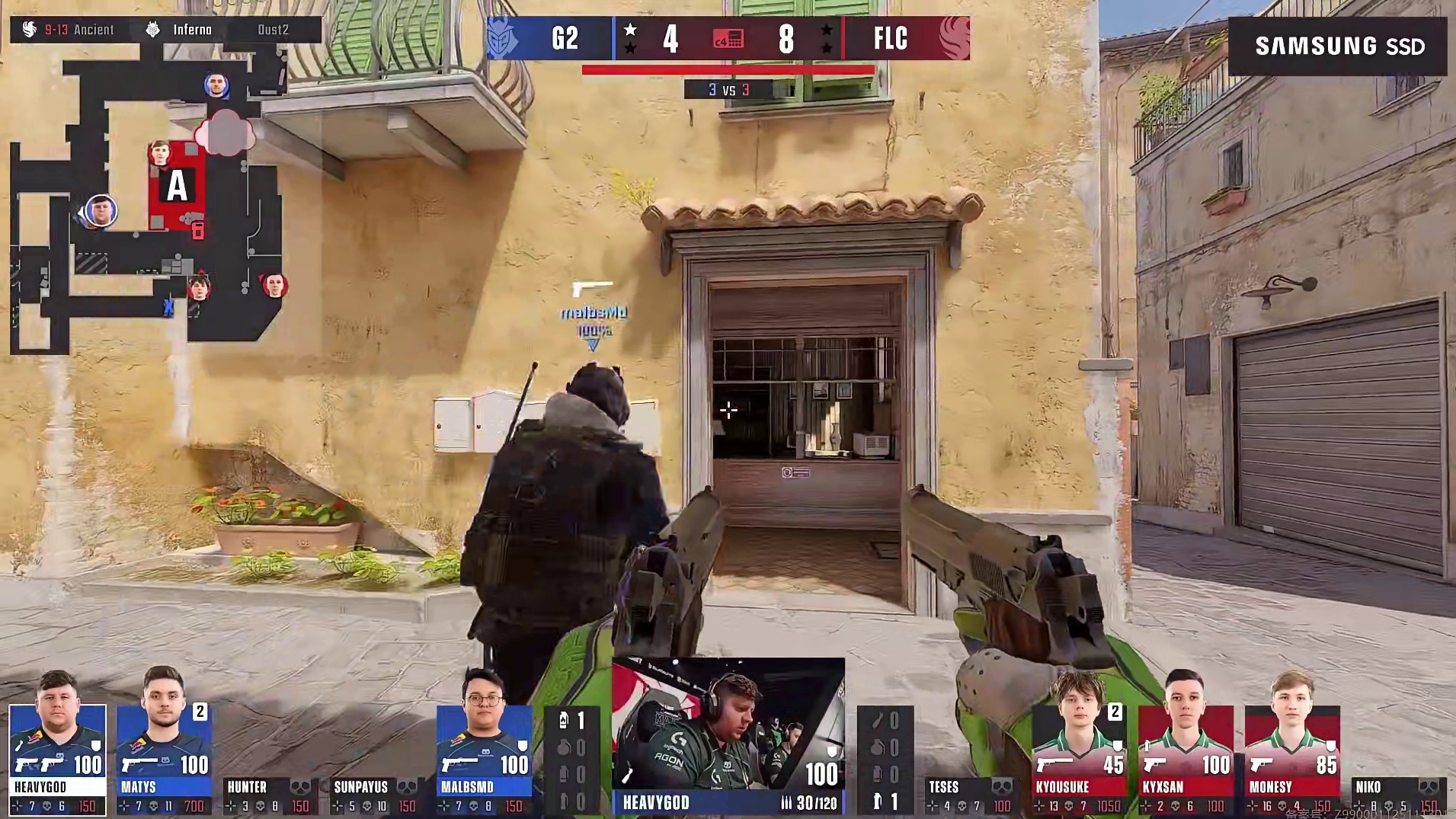Screen dimensions: 1456x819
Task: Select HEAVYGOD's player card
Action: coord(57,758)
